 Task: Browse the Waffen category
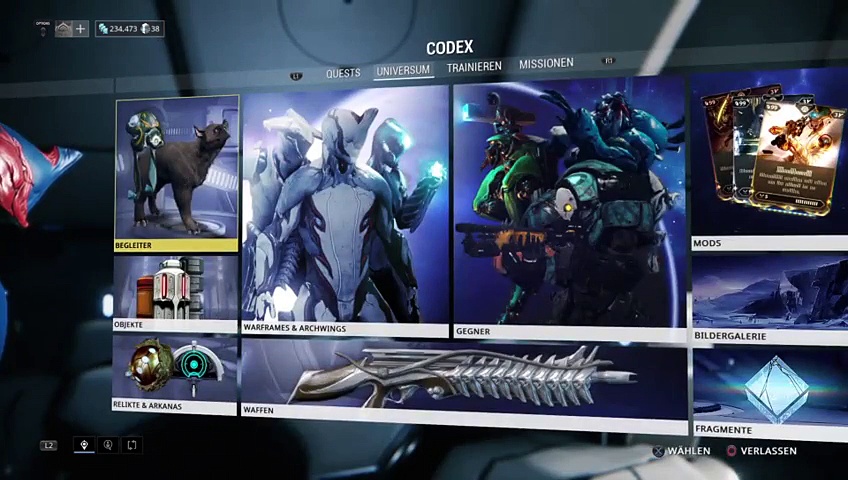click(464, 379)
